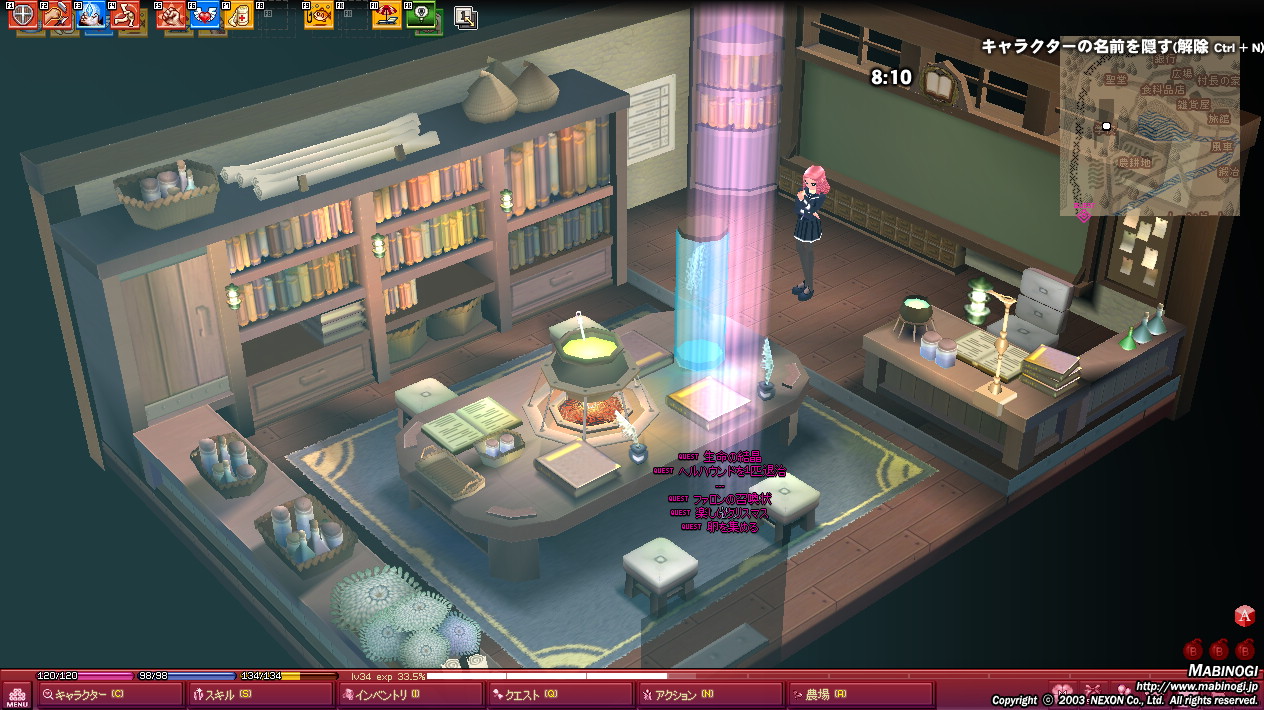Screen dimensions: 1264x710
Task: Open the スキル (Skills) window
Action: point(260,695)
